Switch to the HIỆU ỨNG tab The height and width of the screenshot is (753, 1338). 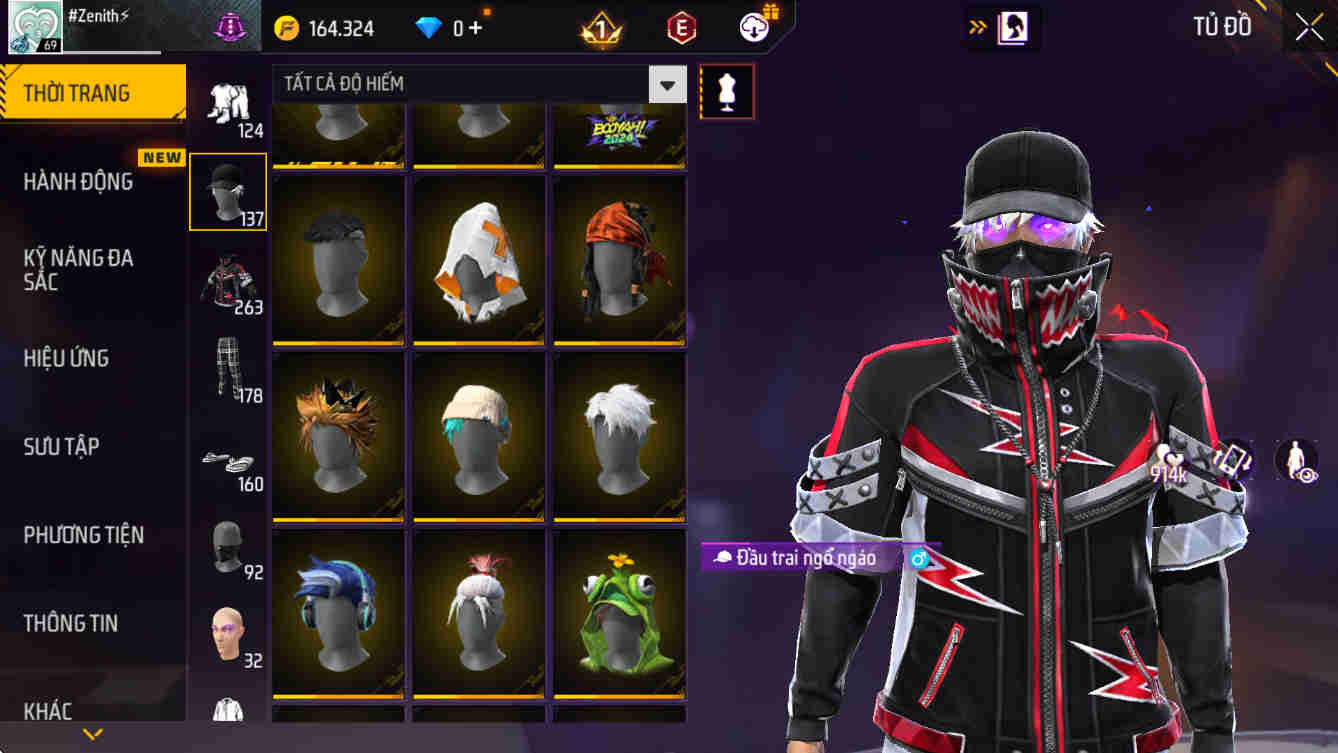(68, 358)
